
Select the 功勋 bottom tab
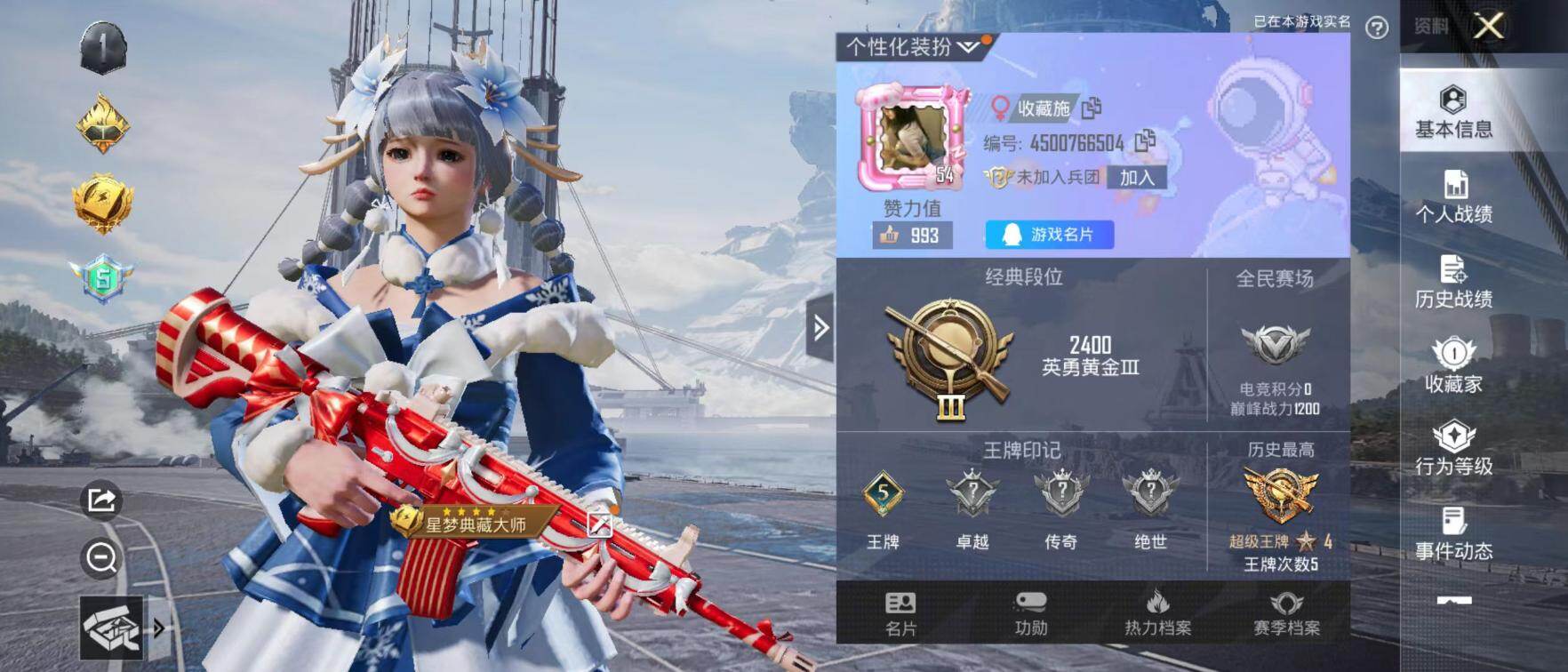coord(1030,614)
